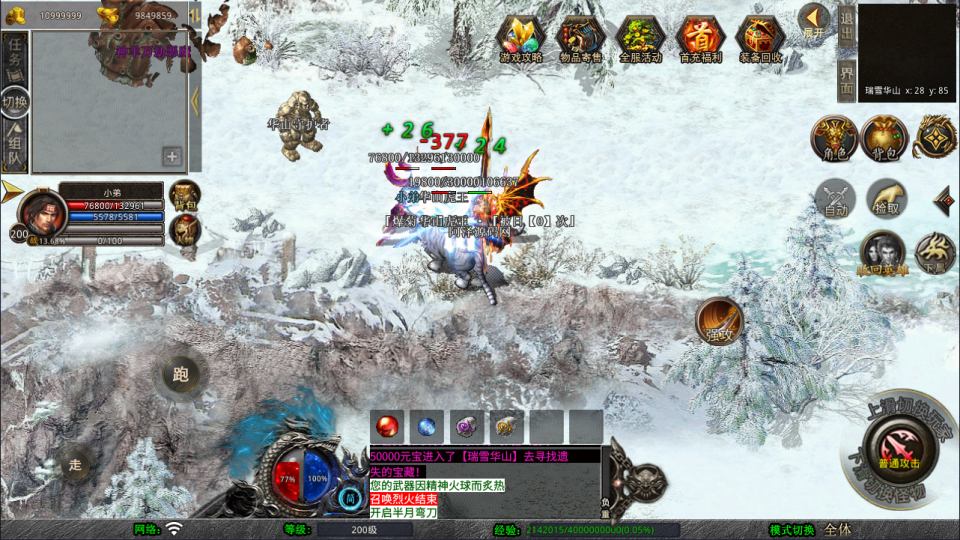Image resolution: width=960 pixels, height=540 pixels.
Task: Switch to 跑 run mode
Action: coord(180,375)
